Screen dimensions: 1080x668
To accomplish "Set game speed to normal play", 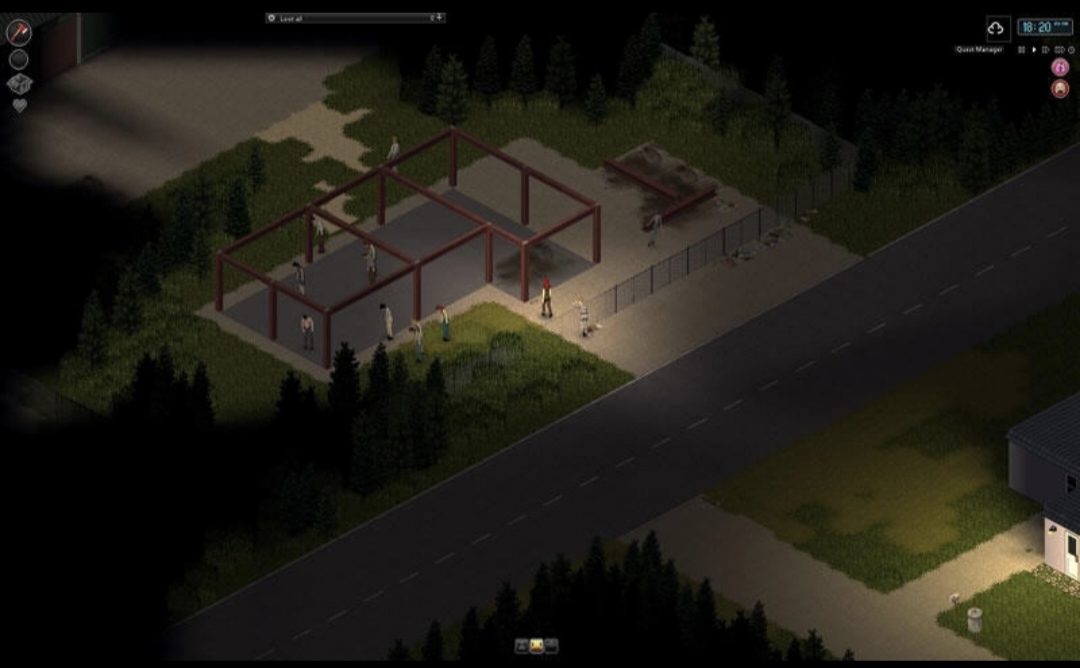I will [1034, 49].
